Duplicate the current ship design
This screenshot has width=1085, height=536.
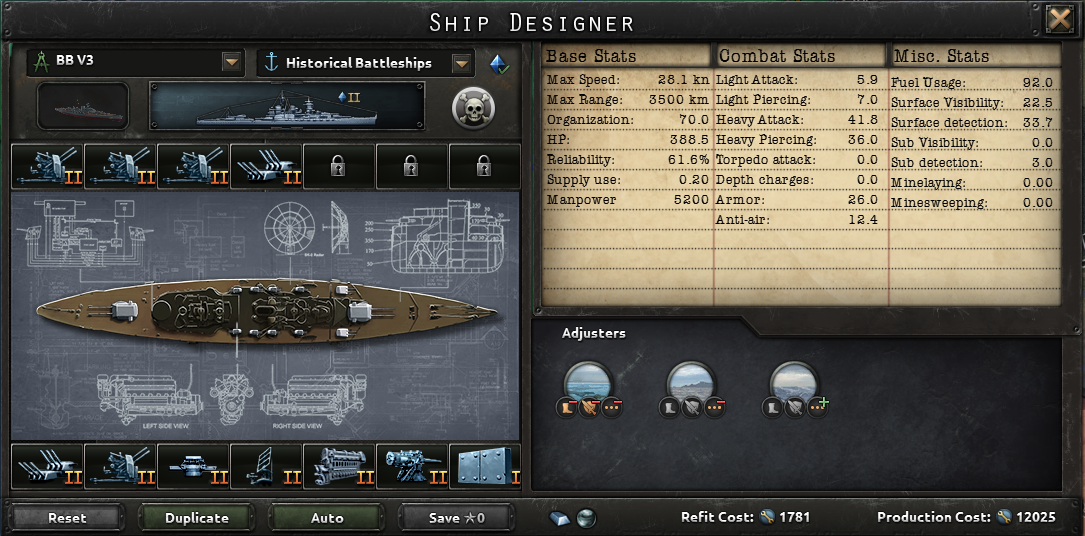point(197,518)
